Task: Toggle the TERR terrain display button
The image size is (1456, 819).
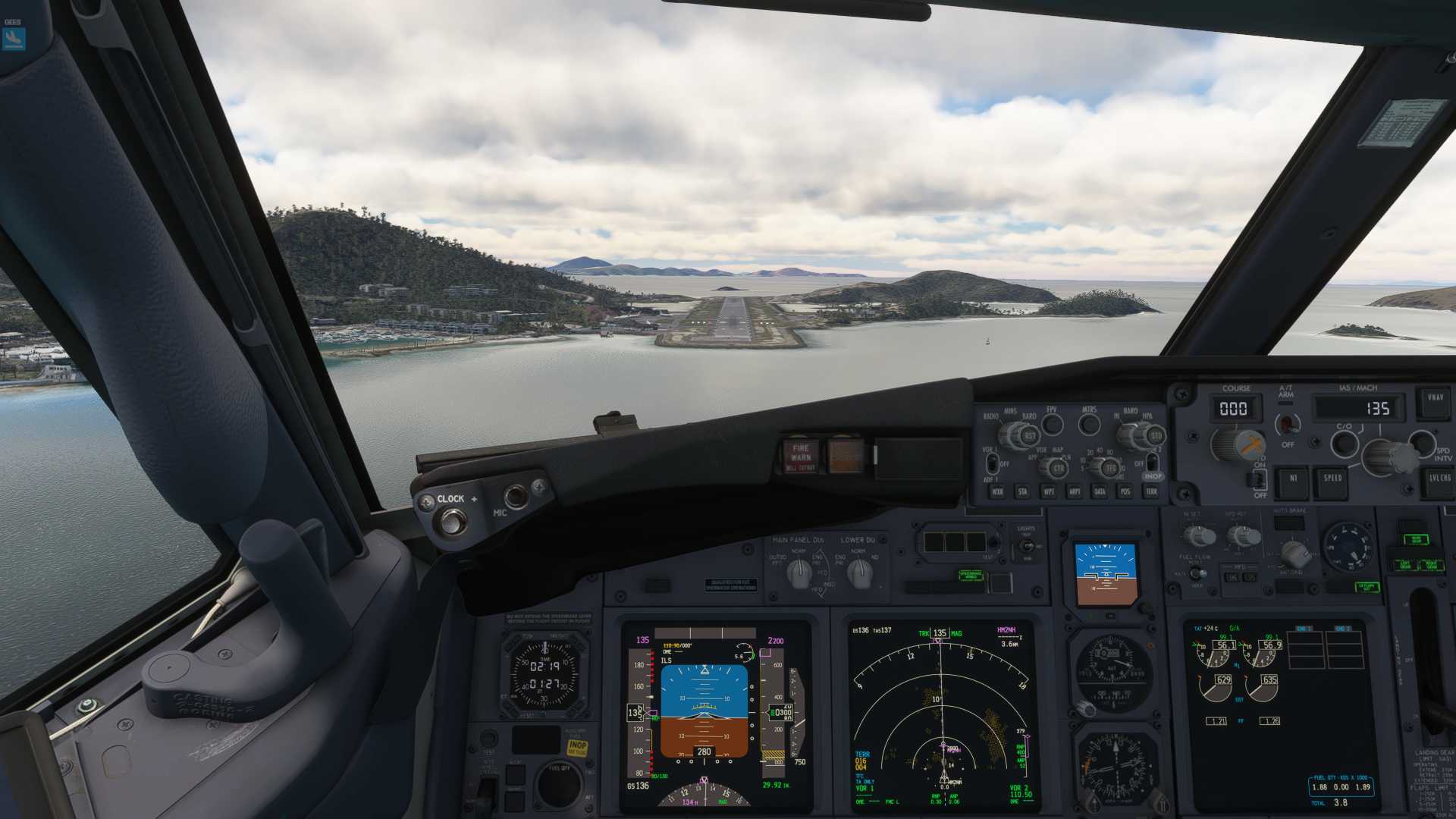Action: 1151,492
